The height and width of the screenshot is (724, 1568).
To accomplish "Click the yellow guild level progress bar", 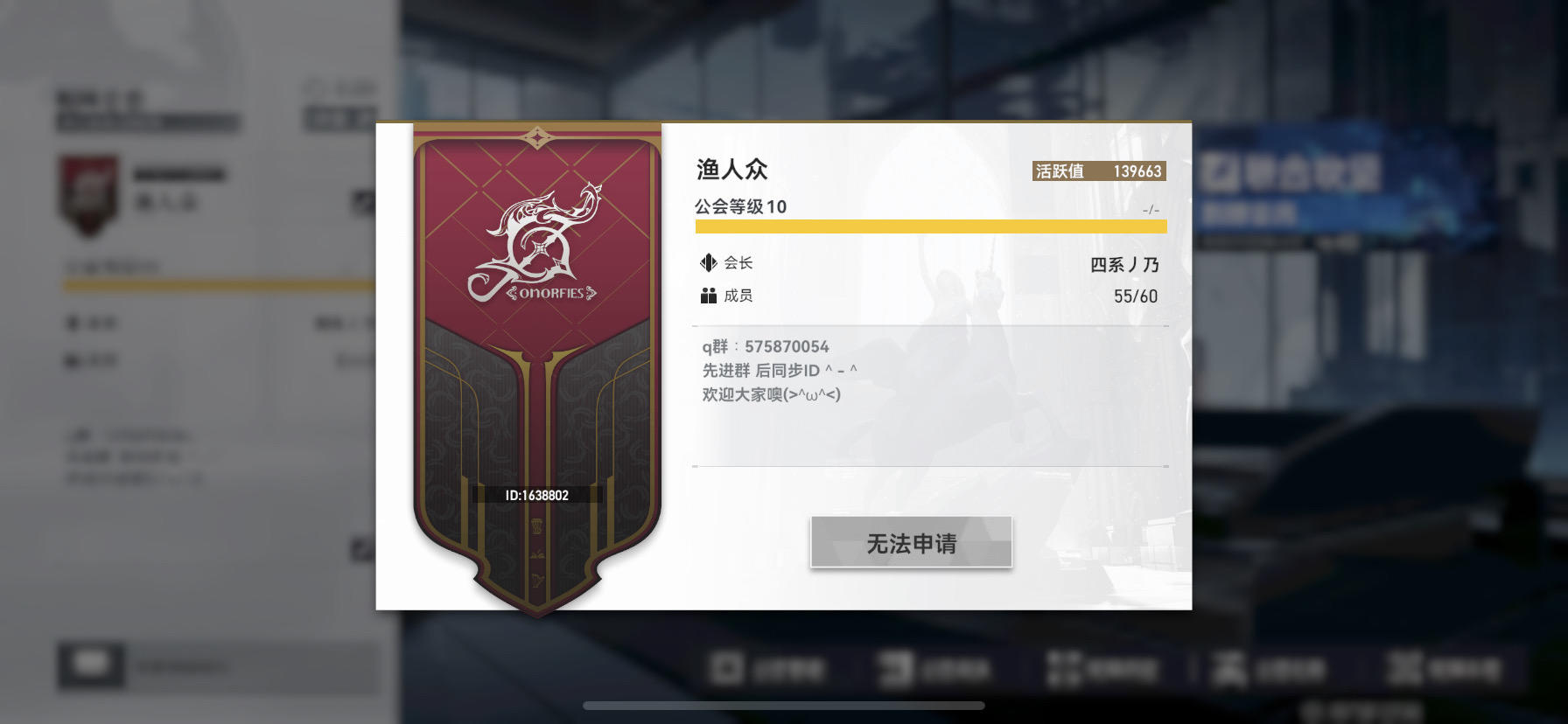I will click(929, 226).
